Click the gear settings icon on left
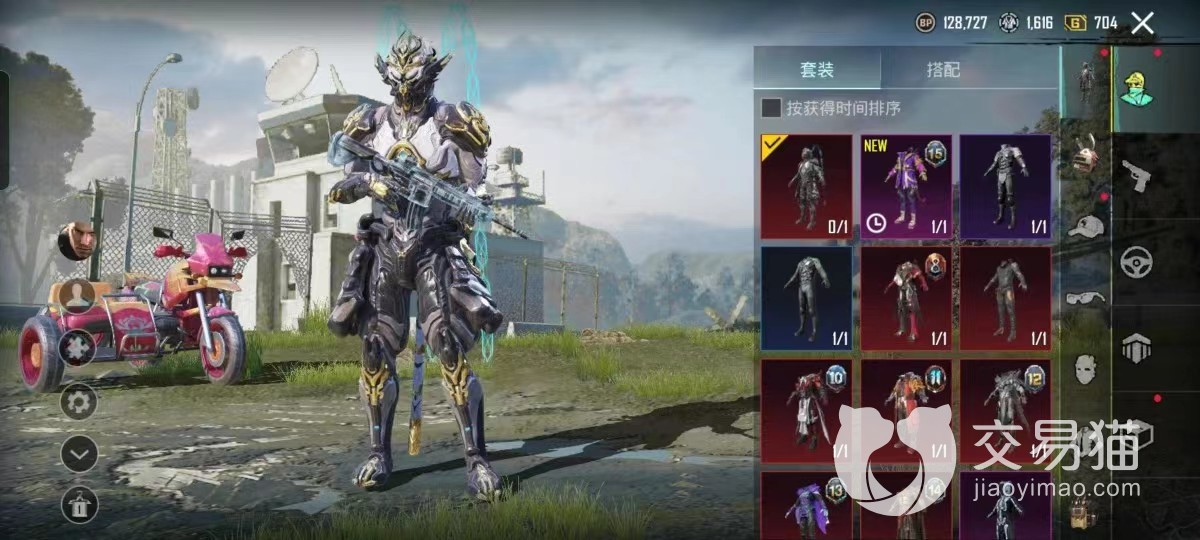Image resolution: width=1200 pixels, height=540 pixels. coord(79,402)
